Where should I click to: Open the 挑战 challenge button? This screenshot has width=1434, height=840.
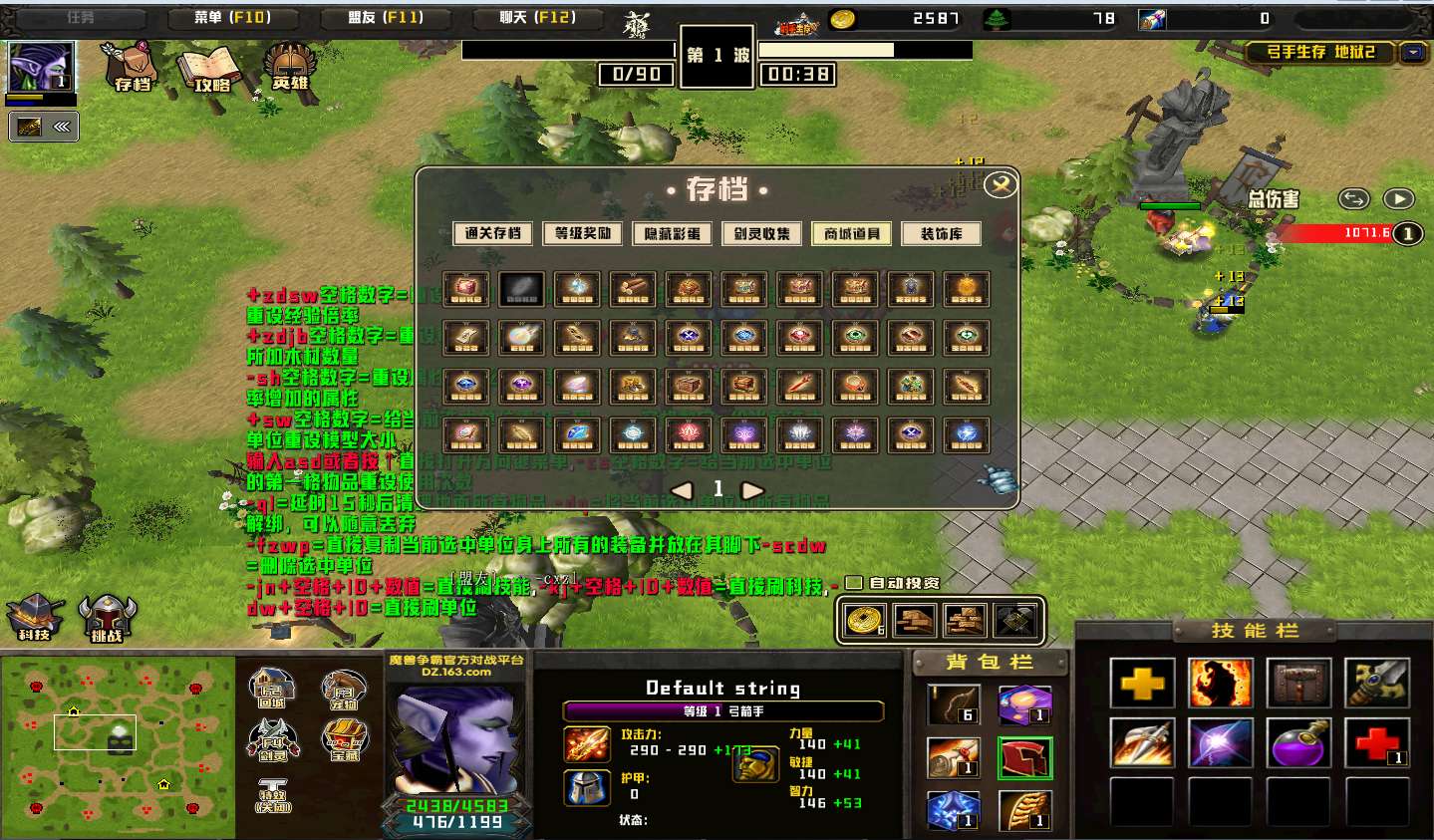pyautogui.click(x=107, y=617)
